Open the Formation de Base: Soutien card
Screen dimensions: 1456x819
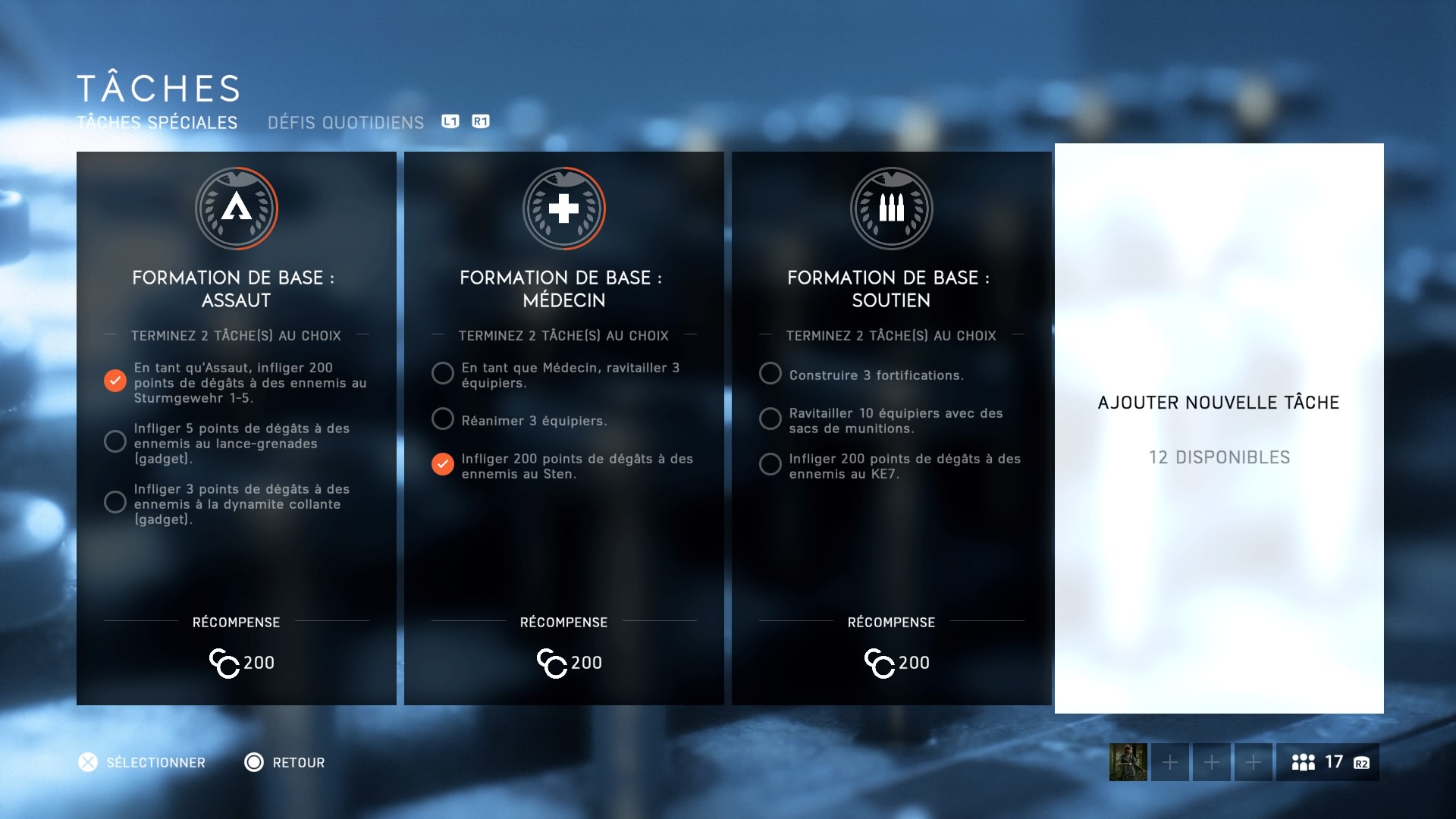coord(891,288)
